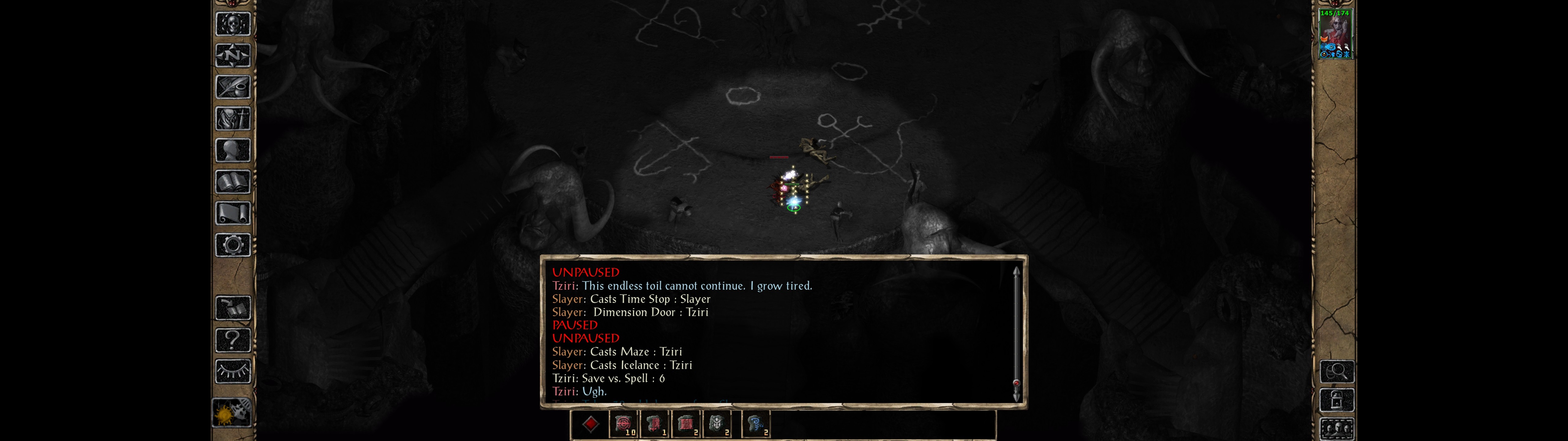Toggle the padlock button
Image resolution: width=1568 pixels, height=441 pixels.
coord(1337,400)
